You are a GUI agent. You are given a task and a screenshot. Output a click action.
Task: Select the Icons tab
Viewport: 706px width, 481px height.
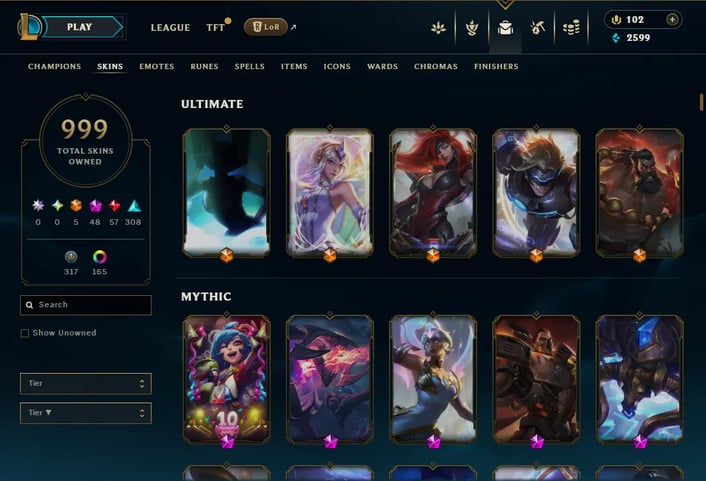337,67
